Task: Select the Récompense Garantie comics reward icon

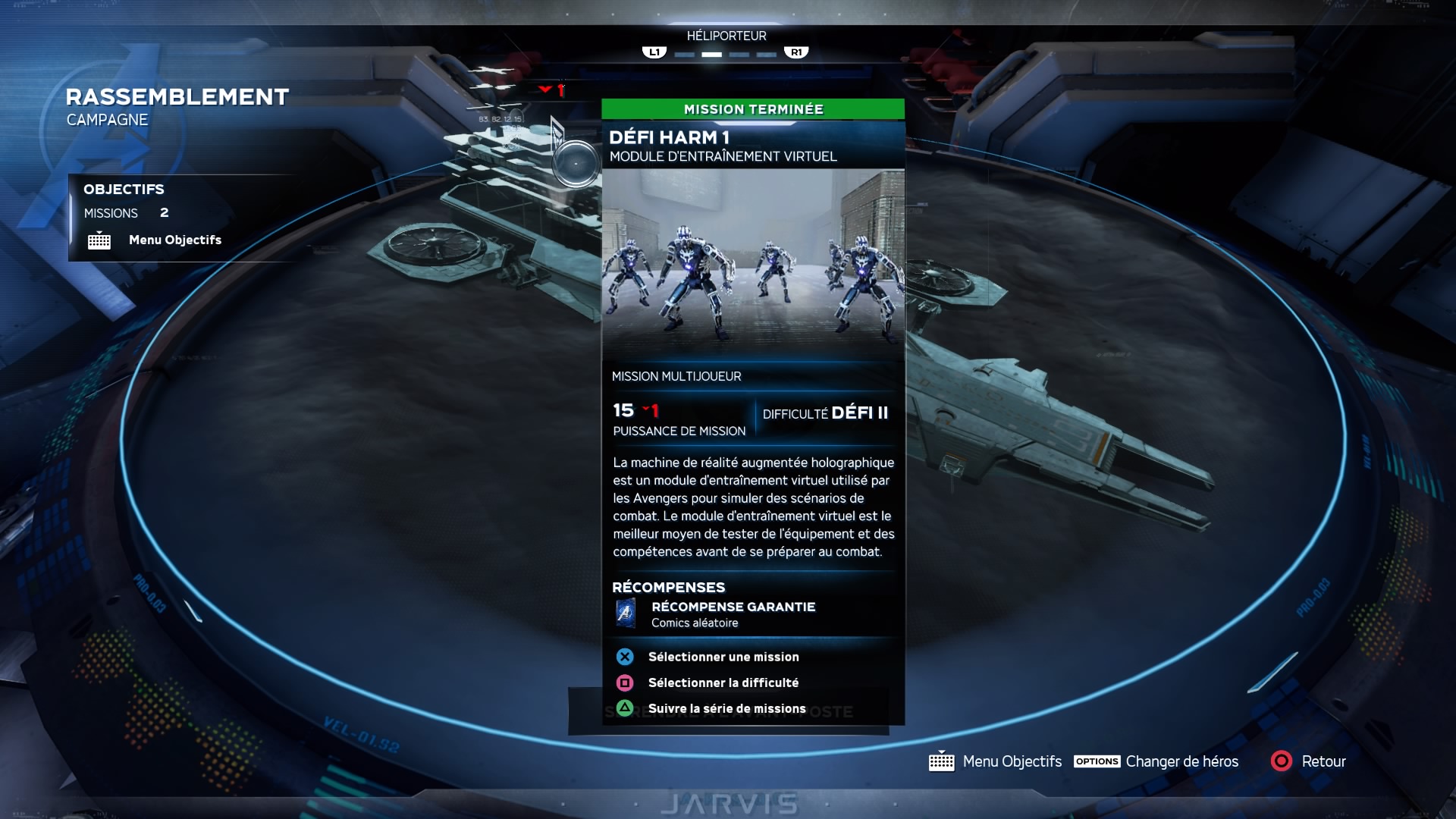Action: click(x=626, y=613)
